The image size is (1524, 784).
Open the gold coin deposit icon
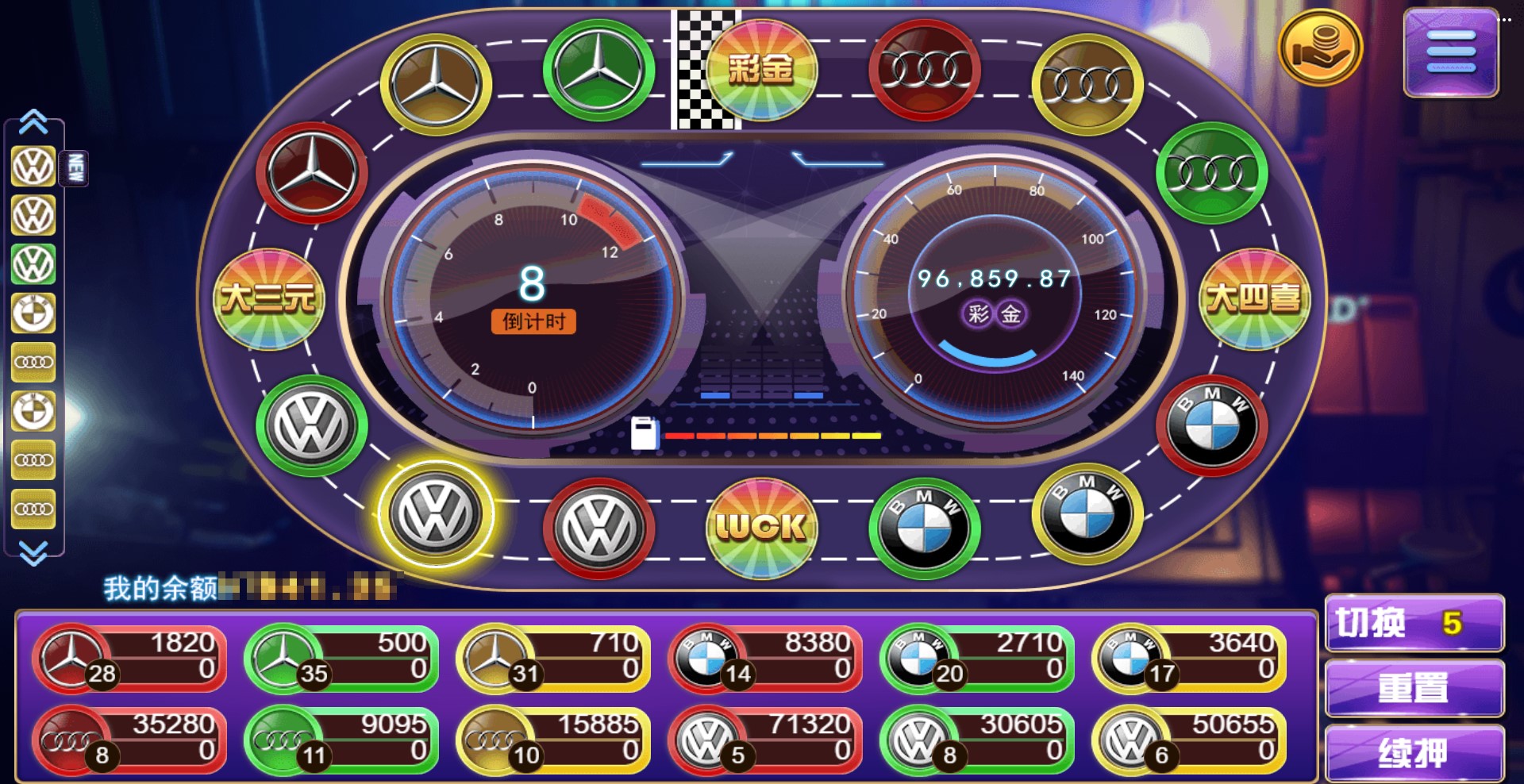pos(1320,48)
